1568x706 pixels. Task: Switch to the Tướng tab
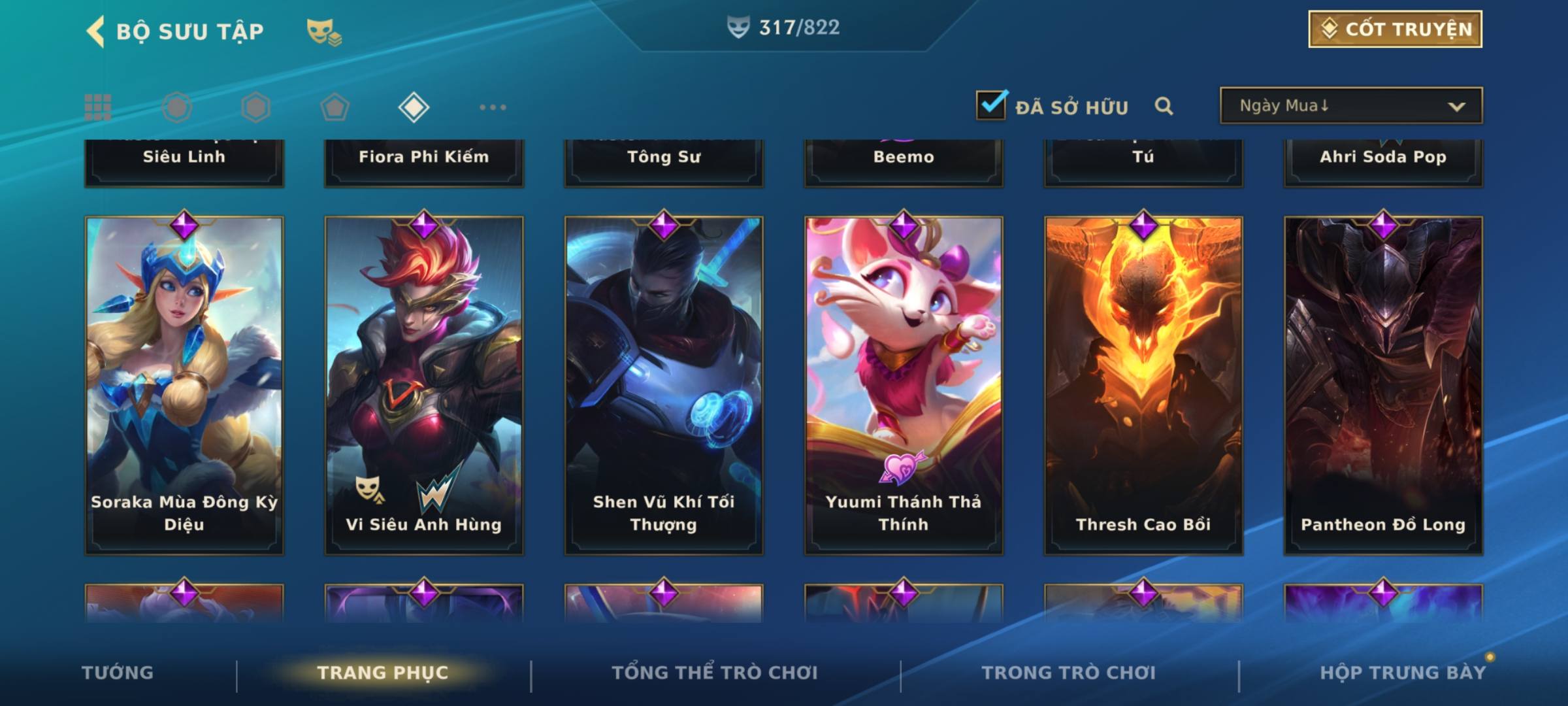tap(118, 673)
